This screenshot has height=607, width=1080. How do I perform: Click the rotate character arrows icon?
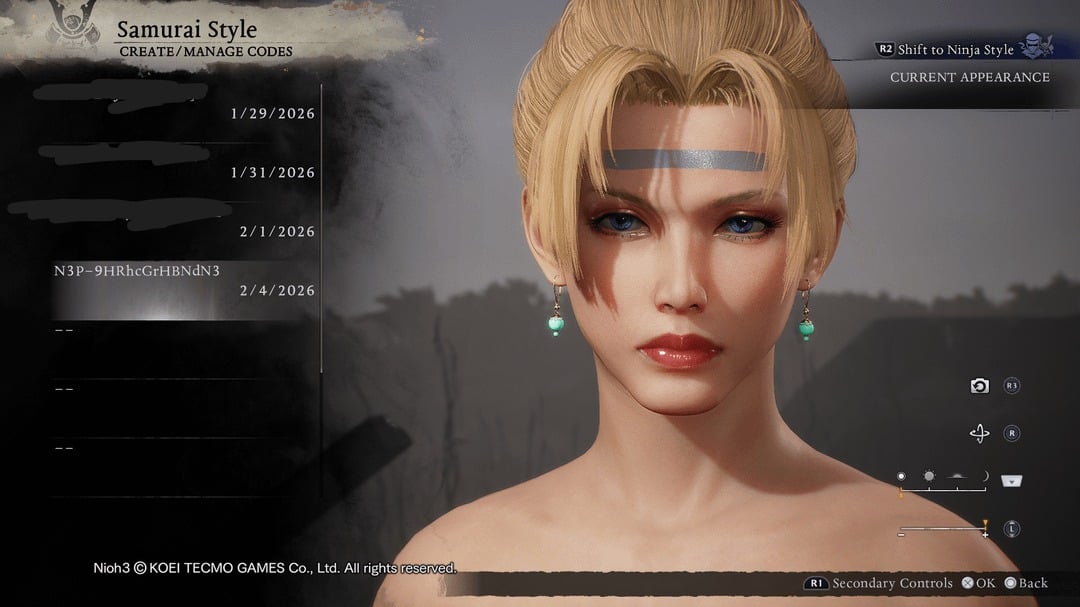pos(980,434)
